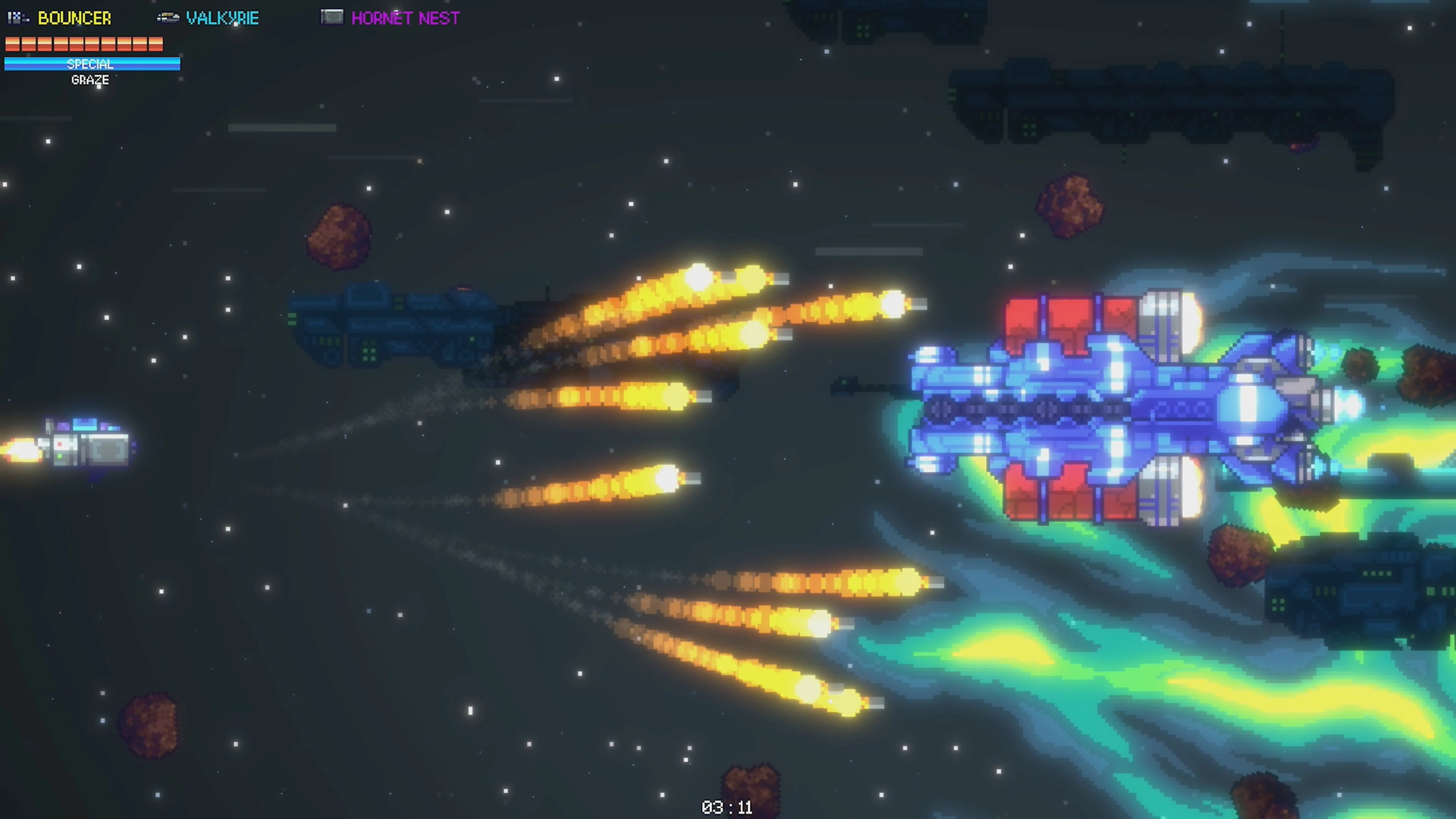1456x819 pixels.
Task: Select the Hornet Nest weapon icon
Action: (x=333, y=17)
